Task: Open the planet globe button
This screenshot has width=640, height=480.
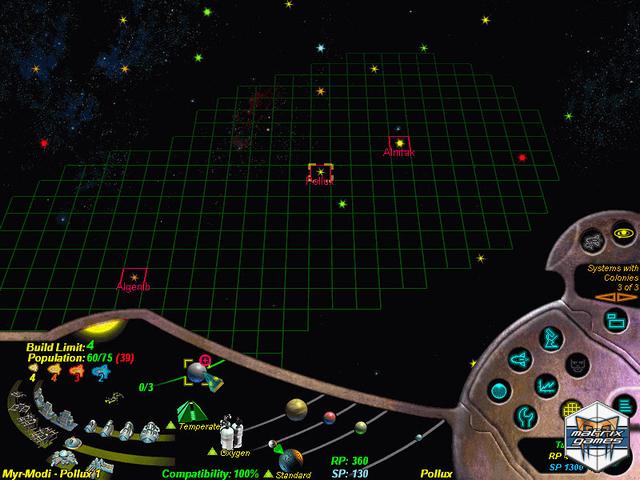Action: tap(501, 389)
